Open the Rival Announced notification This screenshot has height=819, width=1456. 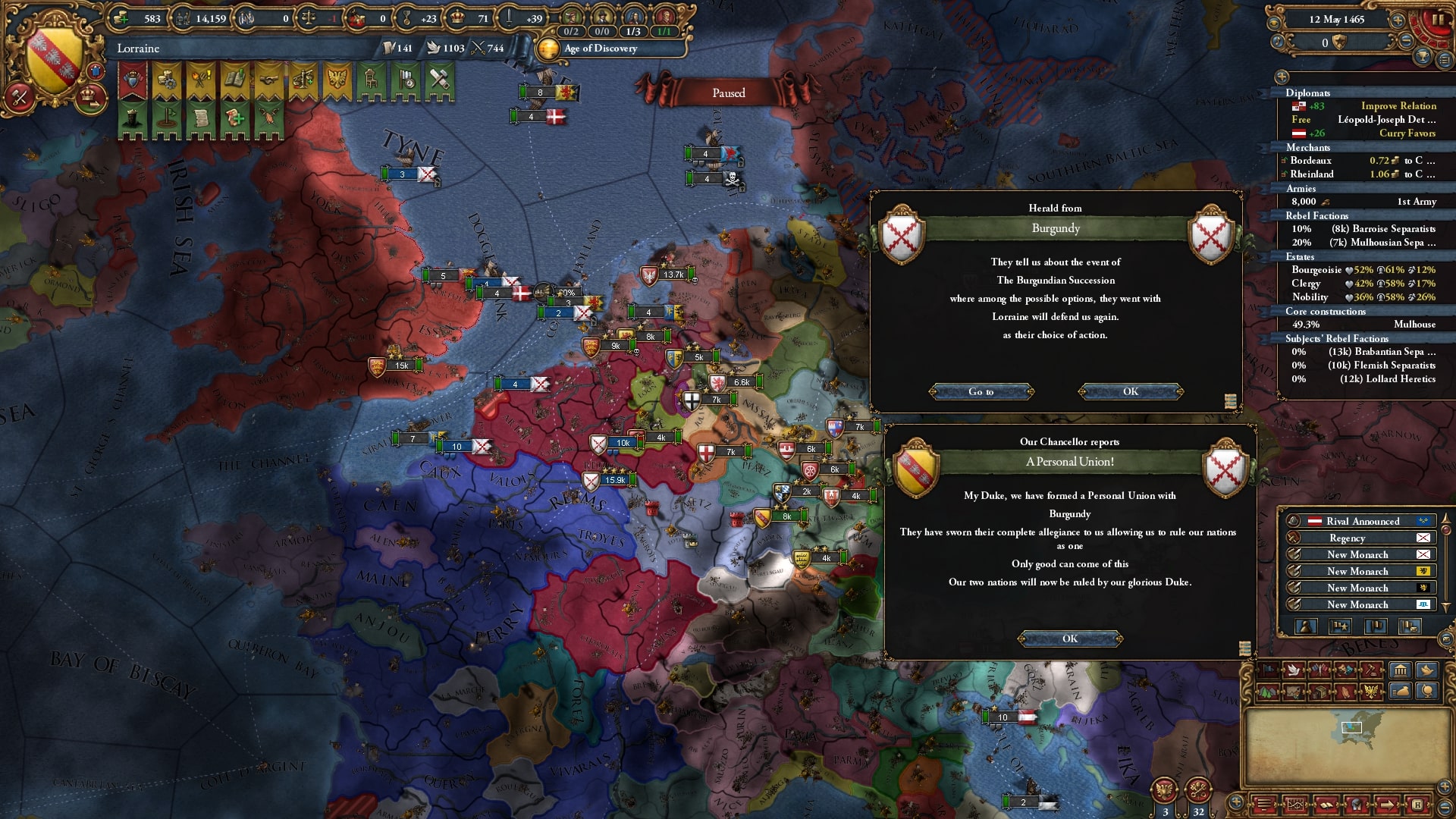pos(1362,521)
